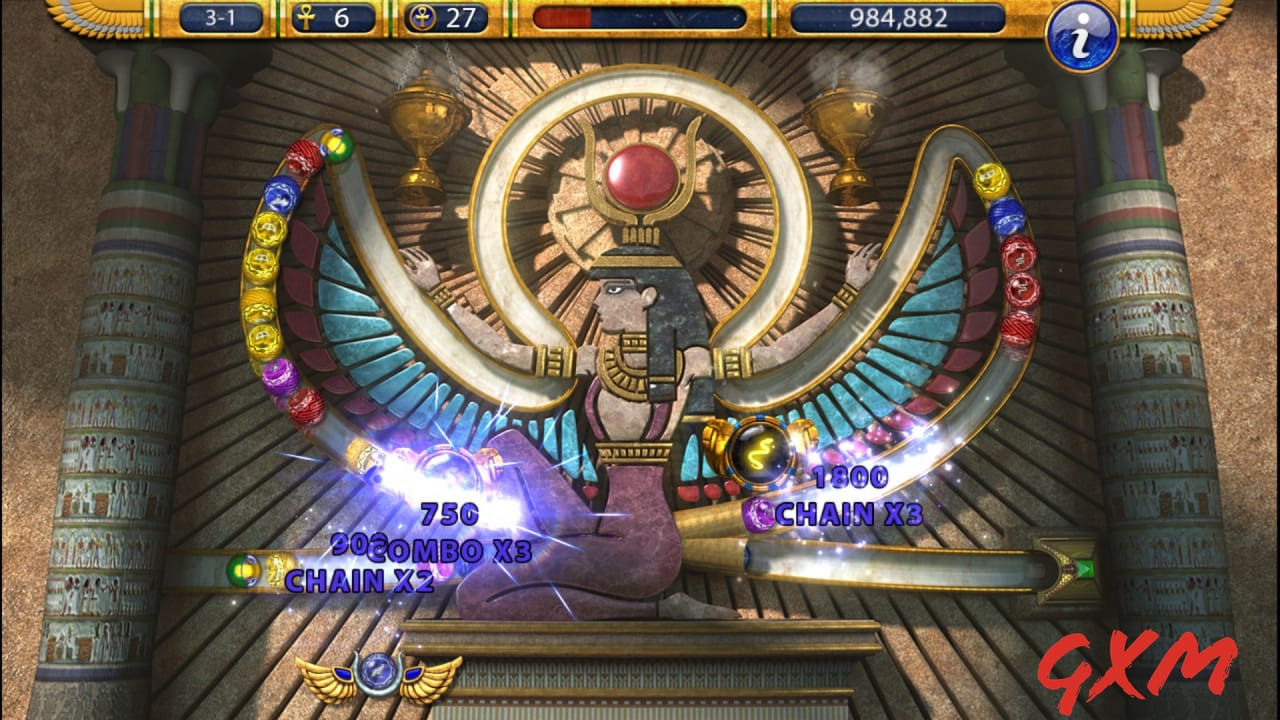Click the red progress bar at top

[565, 16]
